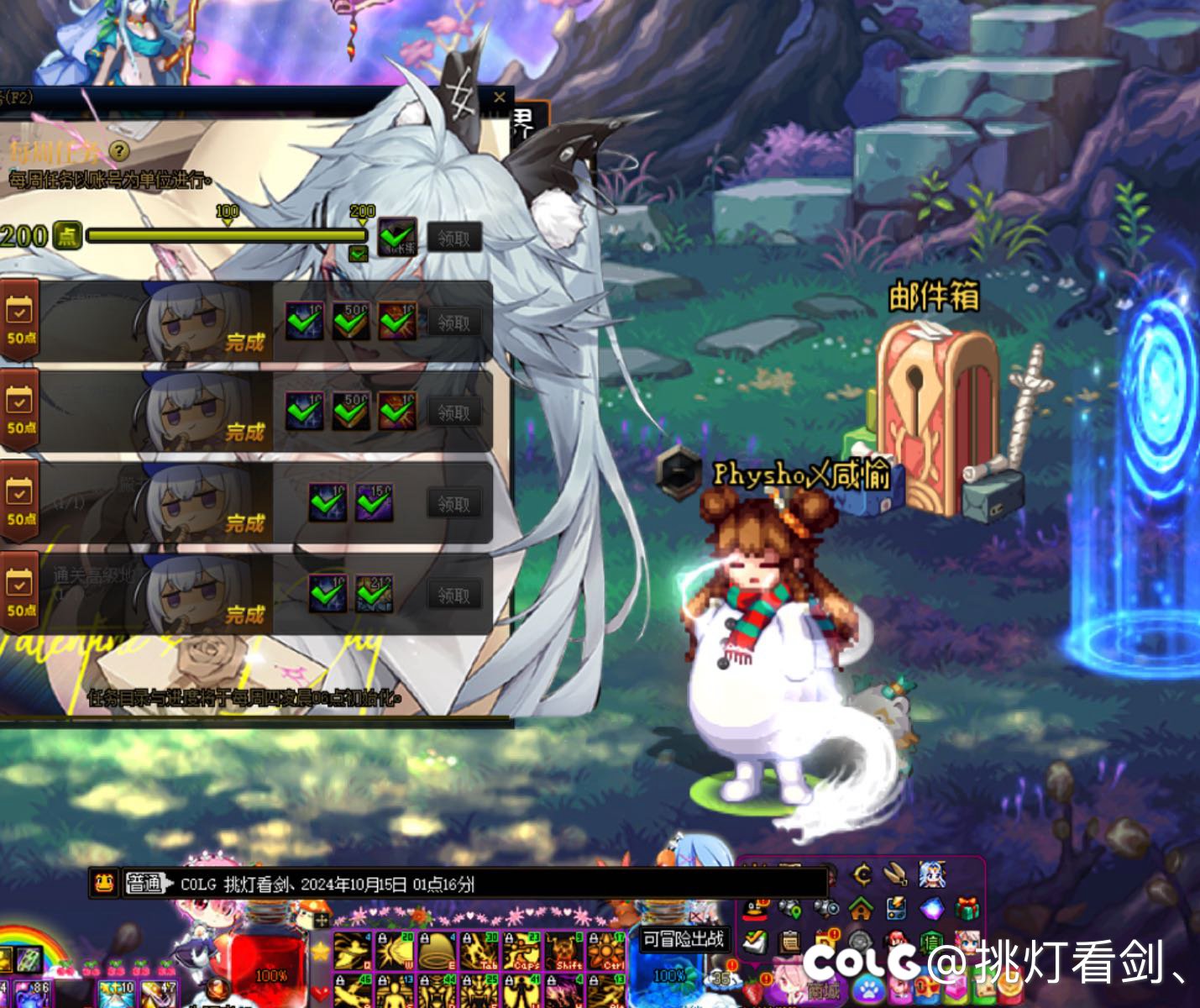
Task: Select the 200-point milestone reward icon
Action: click(x=397, y=237)
